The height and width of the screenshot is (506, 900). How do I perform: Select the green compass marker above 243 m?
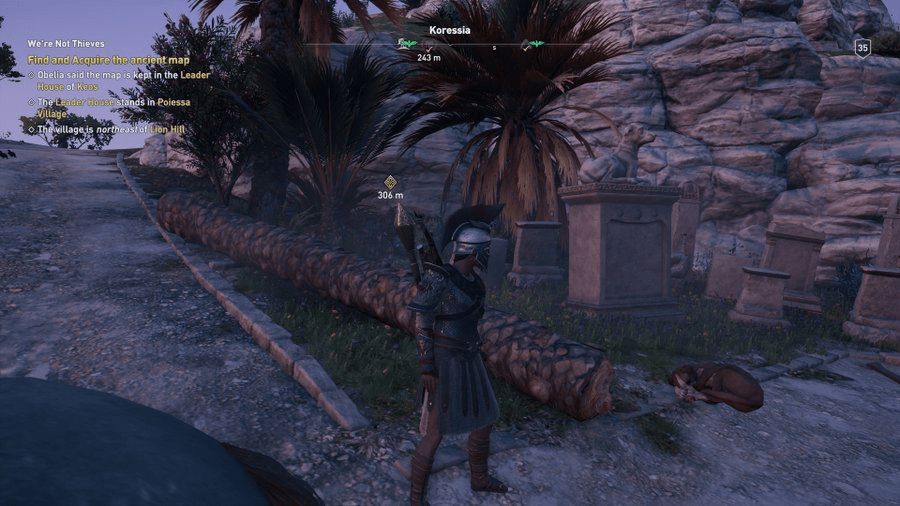tap(407, 44)
